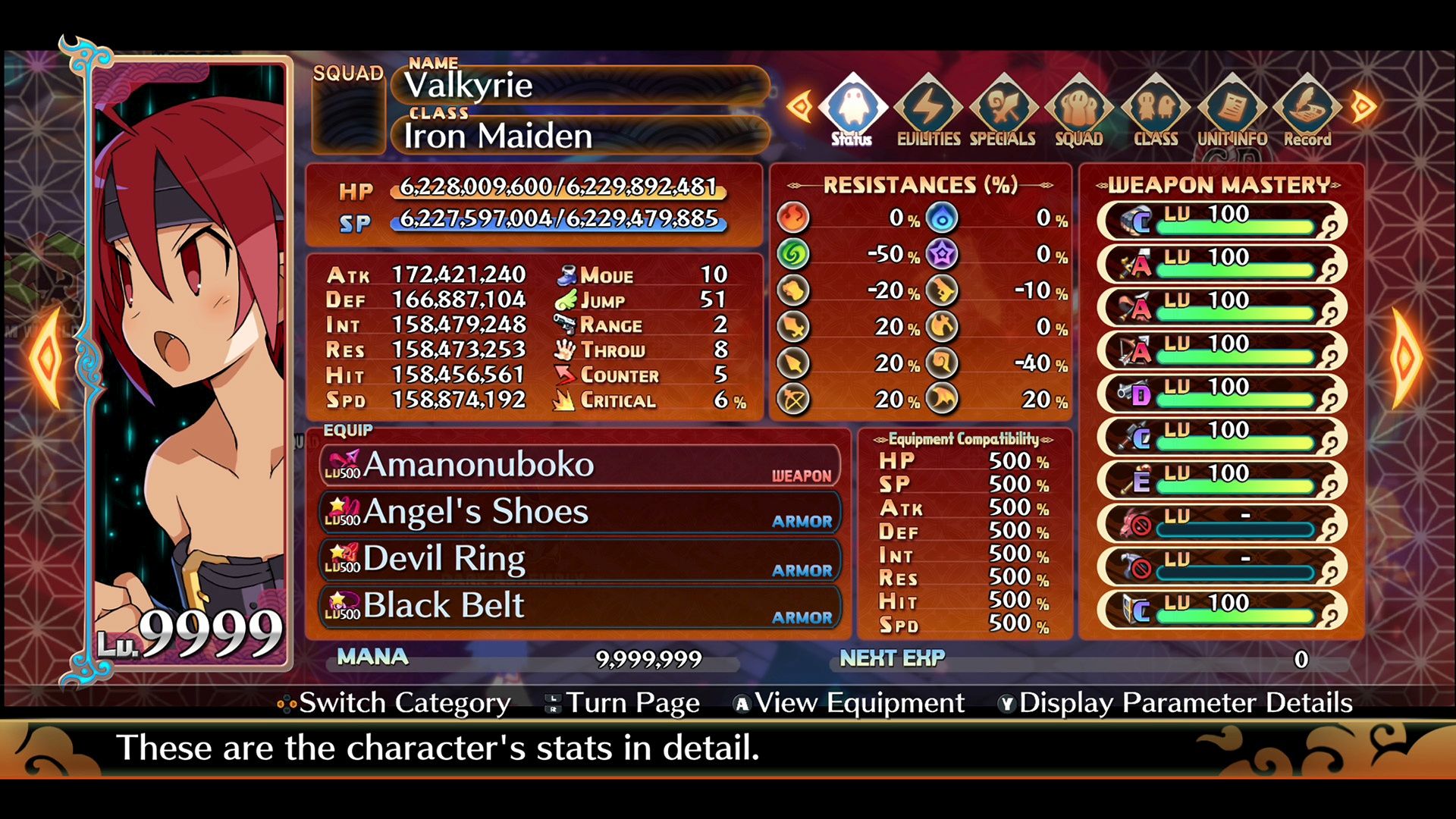Select Valkyrie's character portrait
Screen dimensions: 1456x819
pos(190,356)
